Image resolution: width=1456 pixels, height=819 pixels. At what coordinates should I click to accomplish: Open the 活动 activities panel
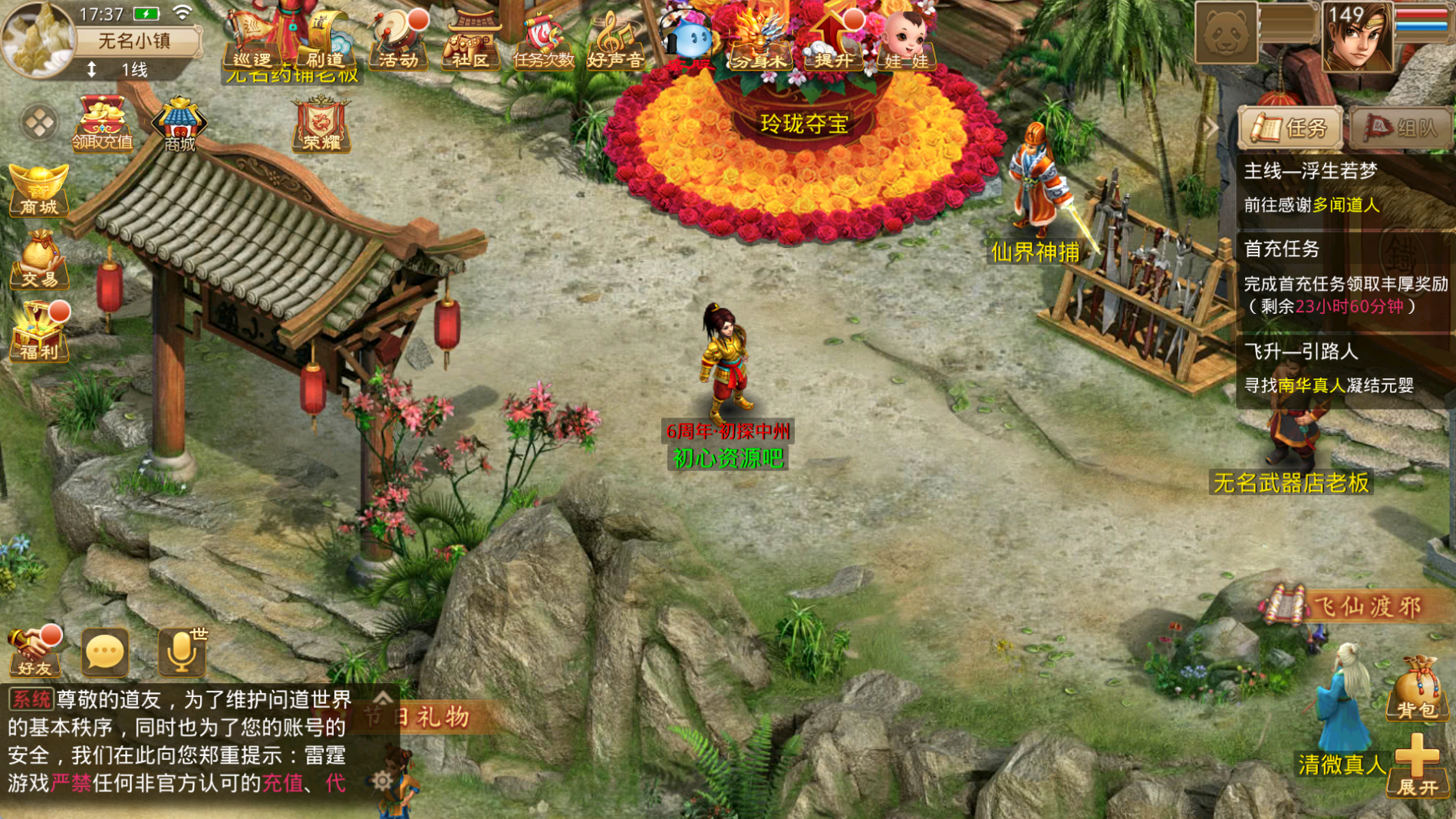pos(398,42)
